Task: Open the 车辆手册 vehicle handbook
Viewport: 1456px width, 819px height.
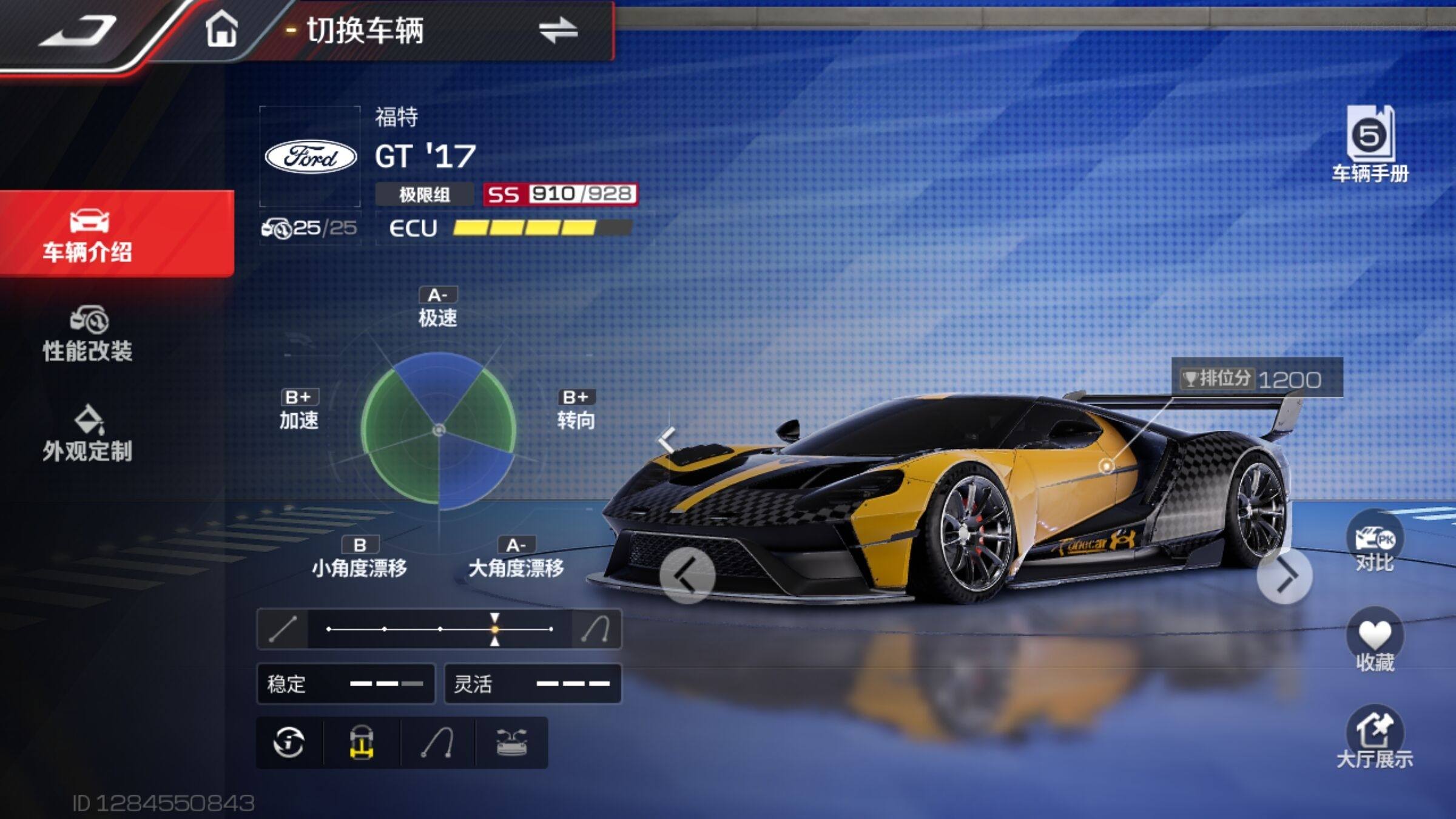Action: click(1370, 144)
